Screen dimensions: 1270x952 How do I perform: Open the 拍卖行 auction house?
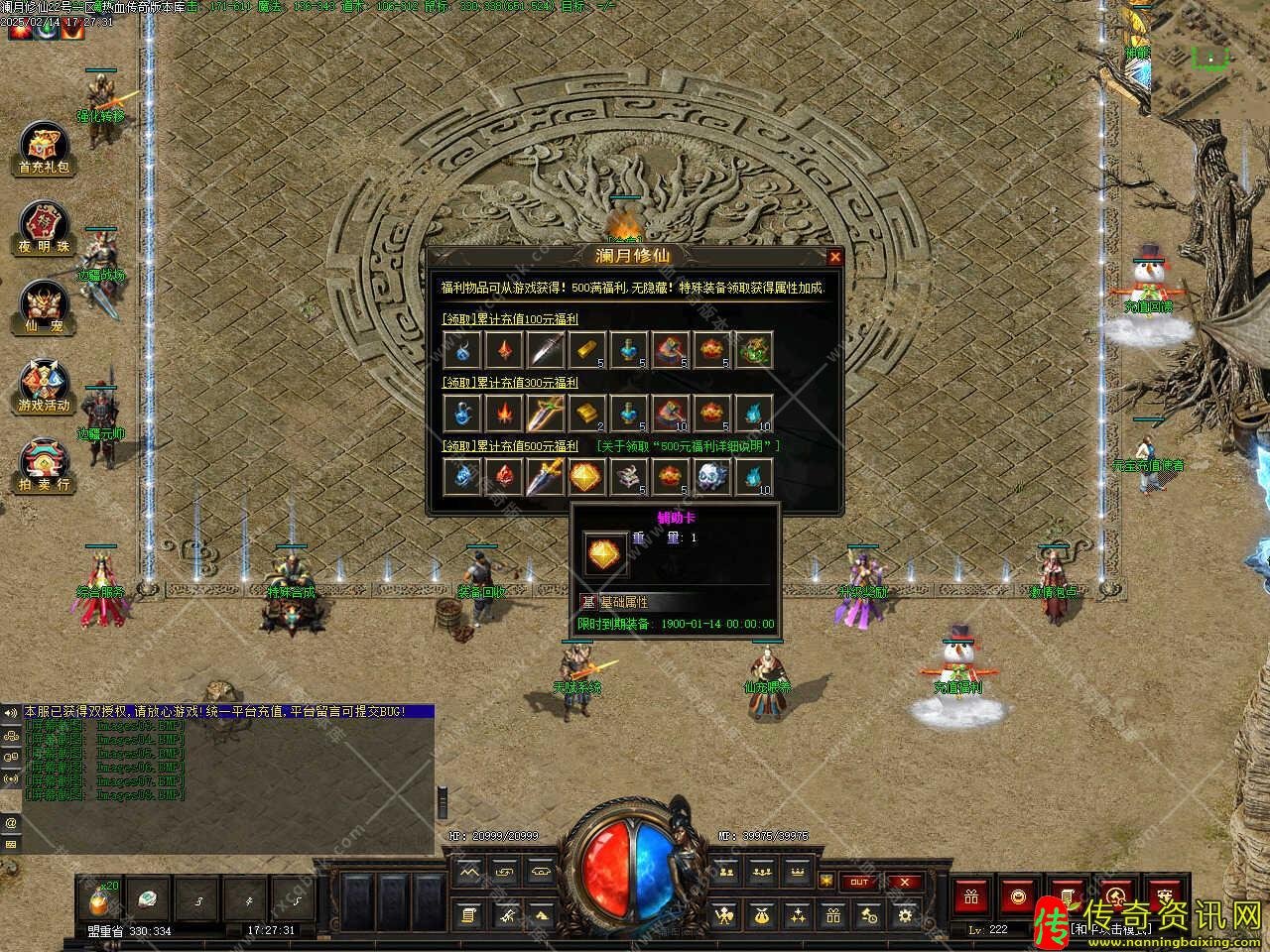tap(45, 466)
